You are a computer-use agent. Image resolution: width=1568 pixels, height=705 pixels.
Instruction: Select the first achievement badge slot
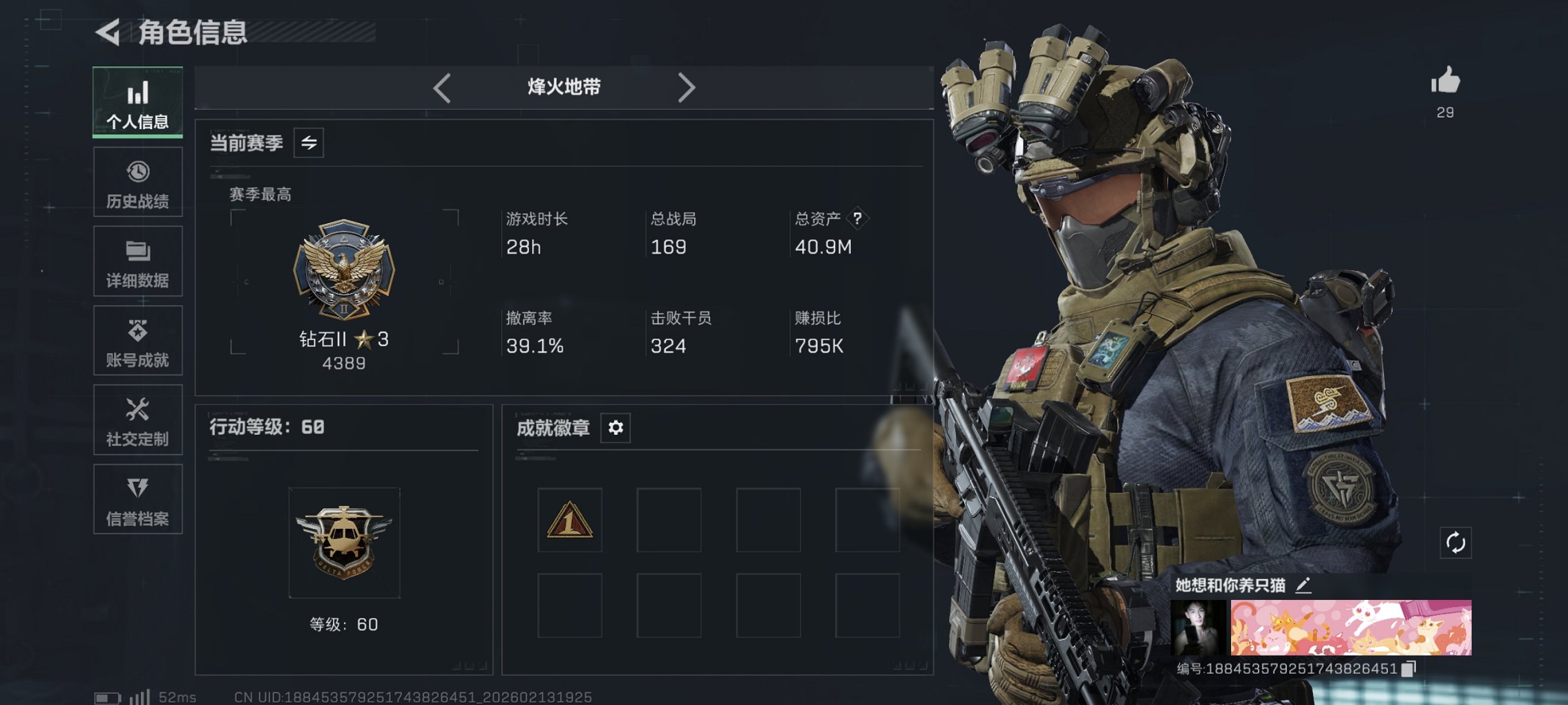tap(569, 519)
